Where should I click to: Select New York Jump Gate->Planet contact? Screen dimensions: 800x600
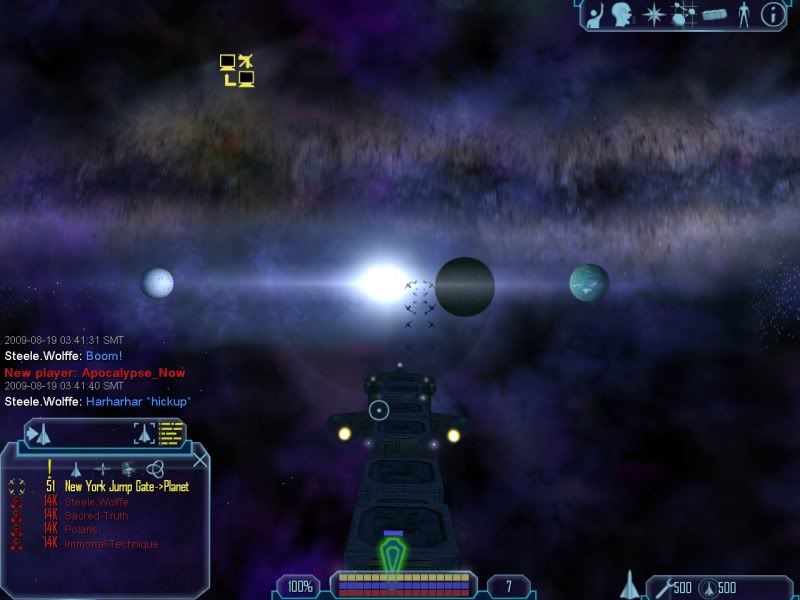[126, 486]
